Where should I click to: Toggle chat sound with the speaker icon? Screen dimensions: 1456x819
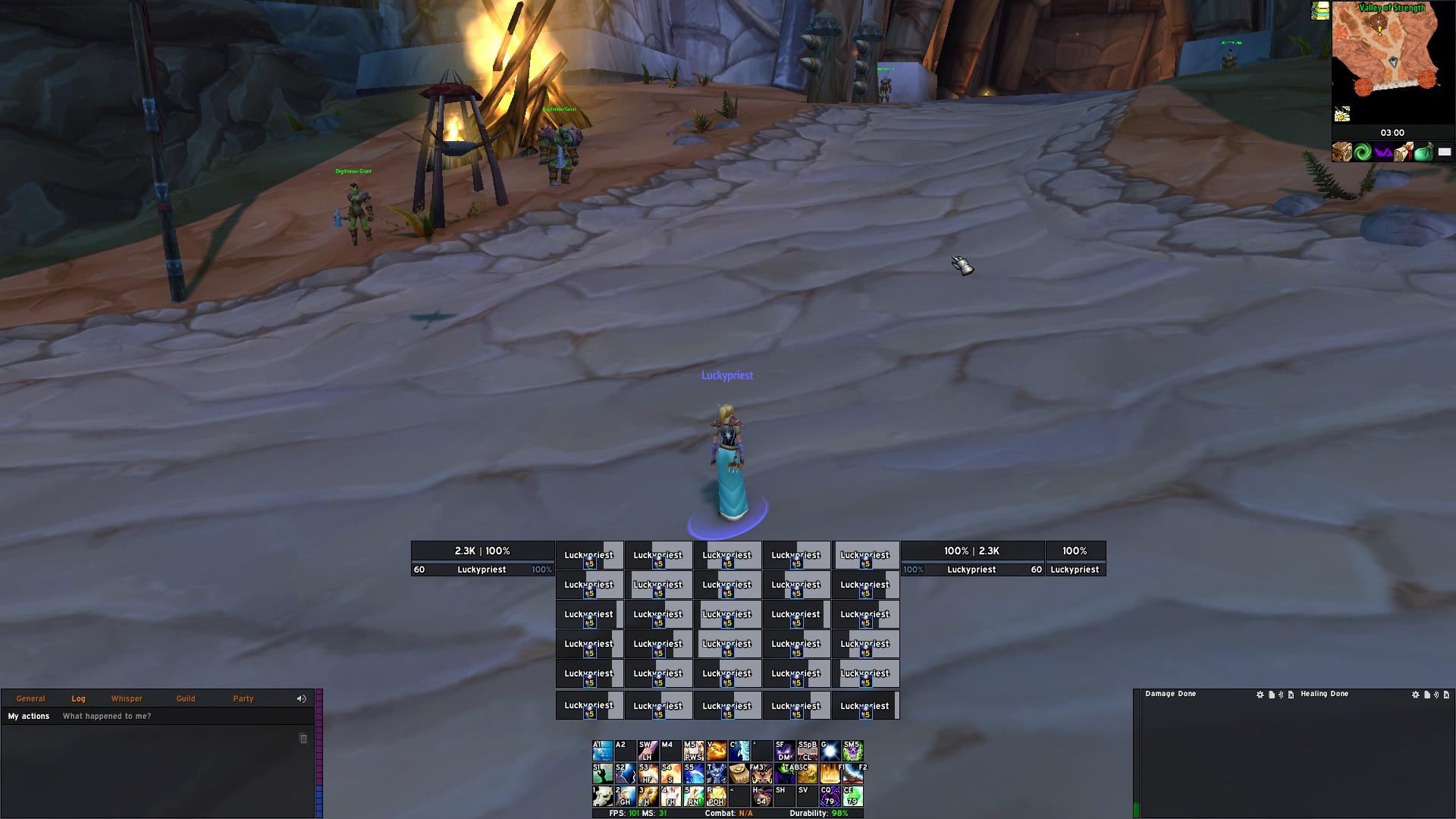pyautogui.click(x=302, y=698)
